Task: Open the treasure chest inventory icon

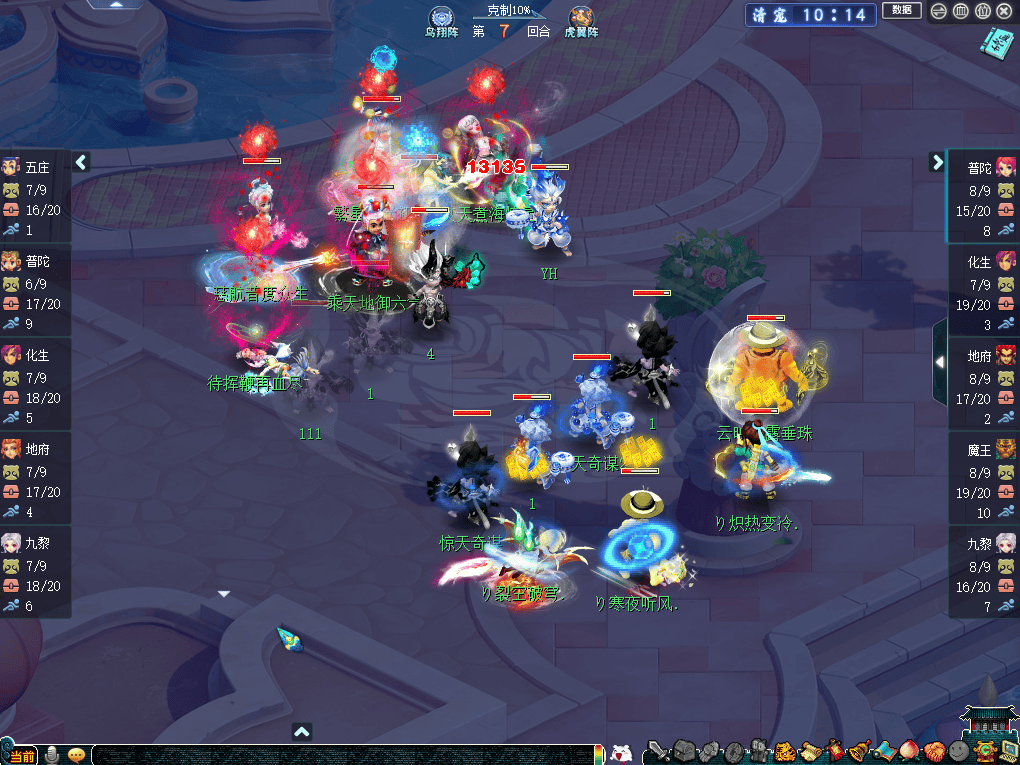Action: point(684,751)
